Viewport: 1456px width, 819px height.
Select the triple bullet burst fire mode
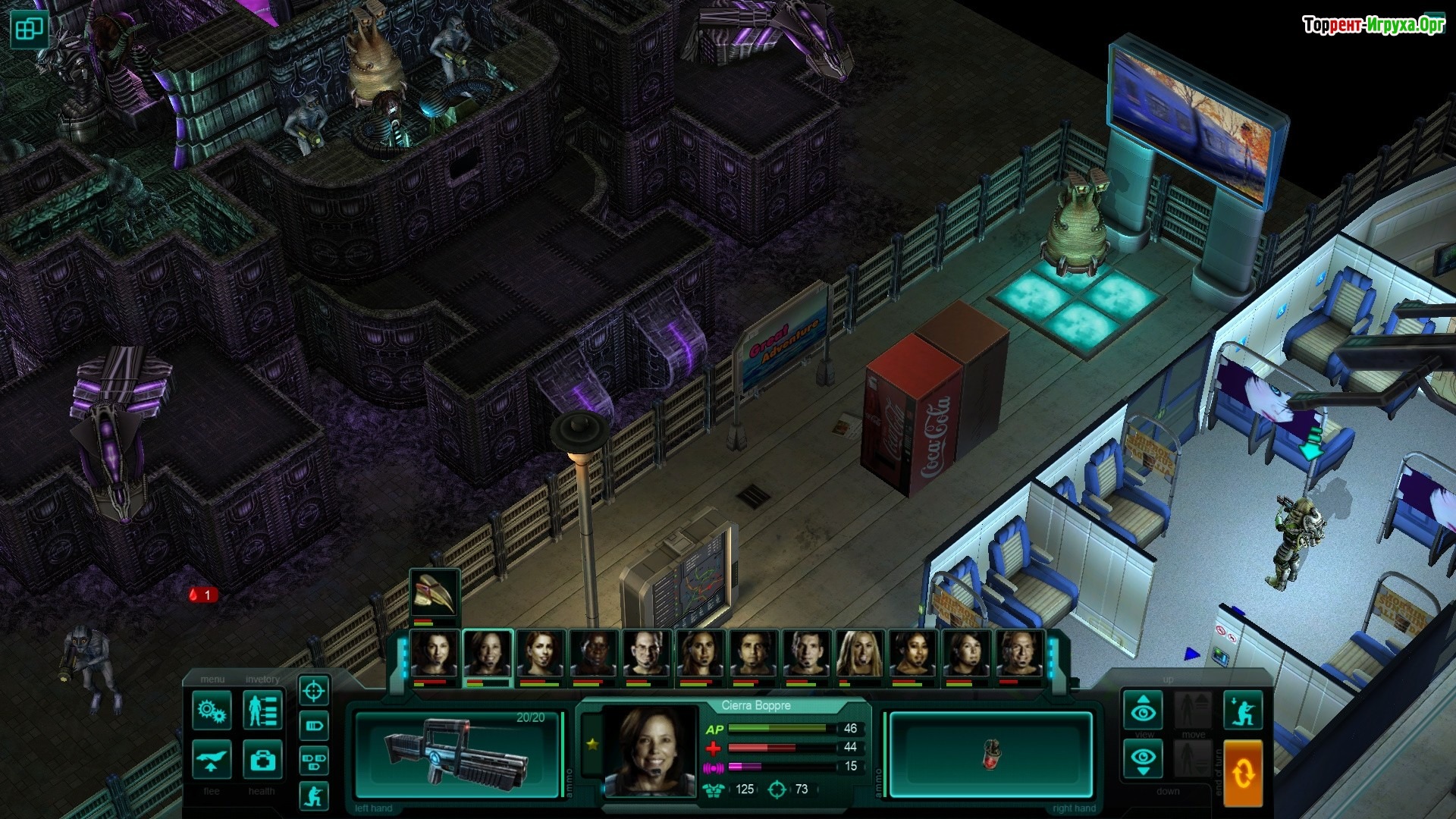coord(314,759)
